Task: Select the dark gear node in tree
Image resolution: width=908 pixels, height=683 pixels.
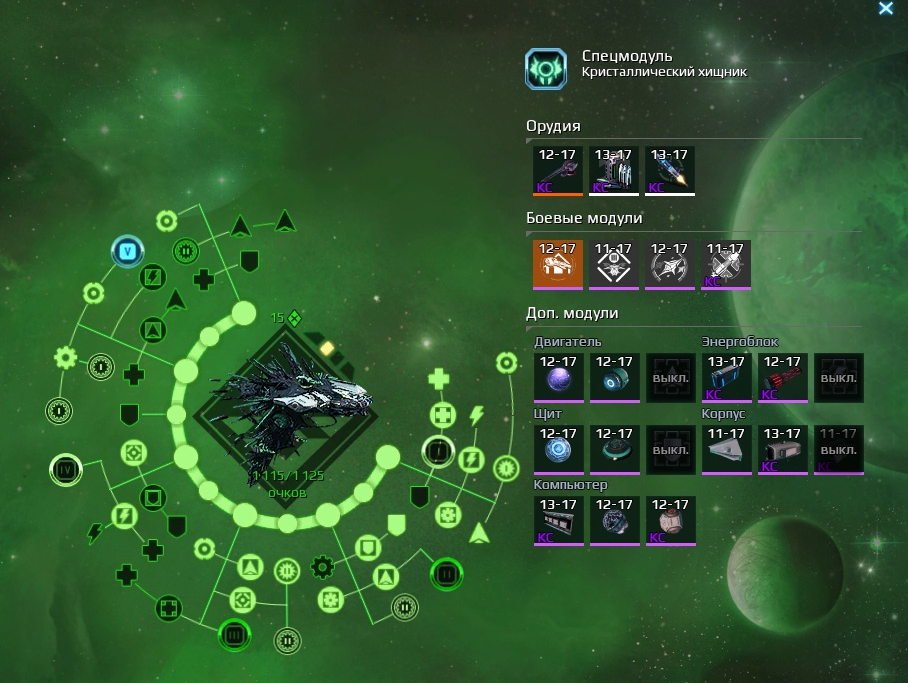Action: click(x=322, y=567)
